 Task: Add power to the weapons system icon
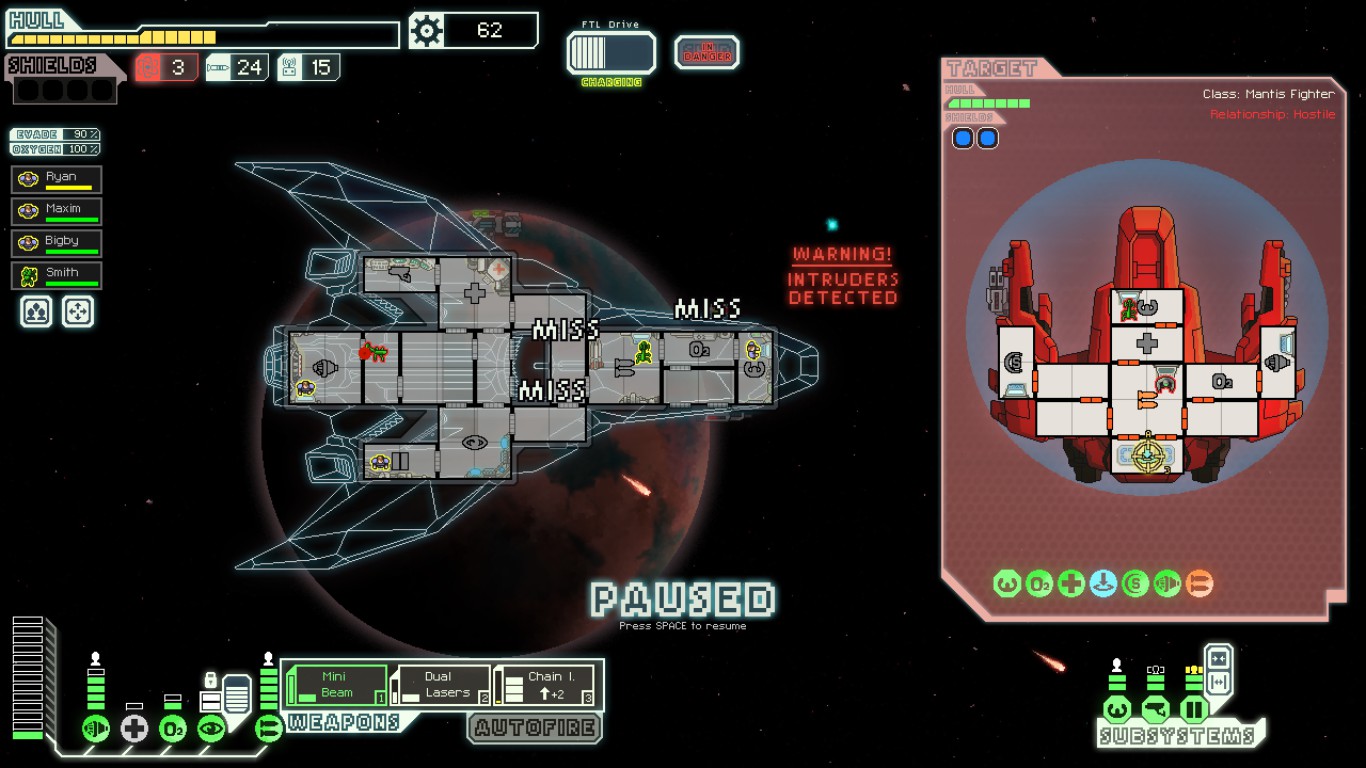point(269,728)
